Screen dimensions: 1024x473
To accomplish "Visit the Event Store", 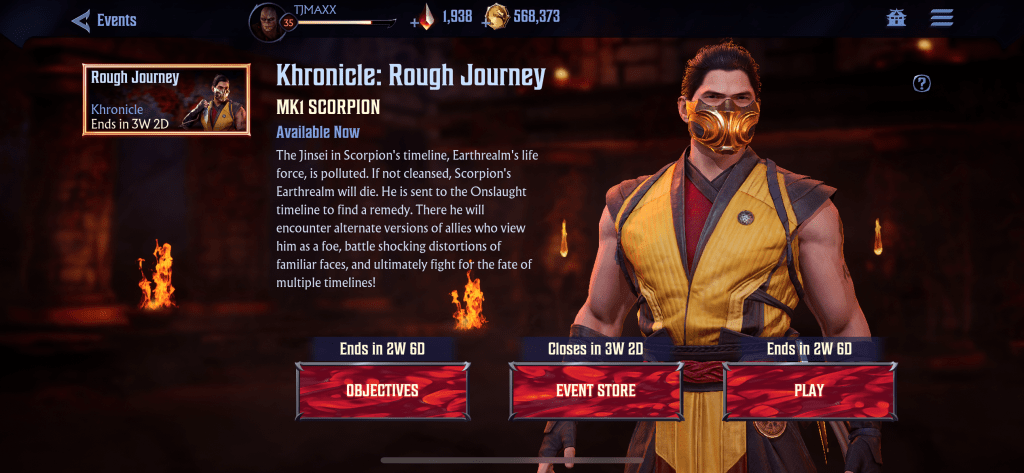I will (596, 390).
